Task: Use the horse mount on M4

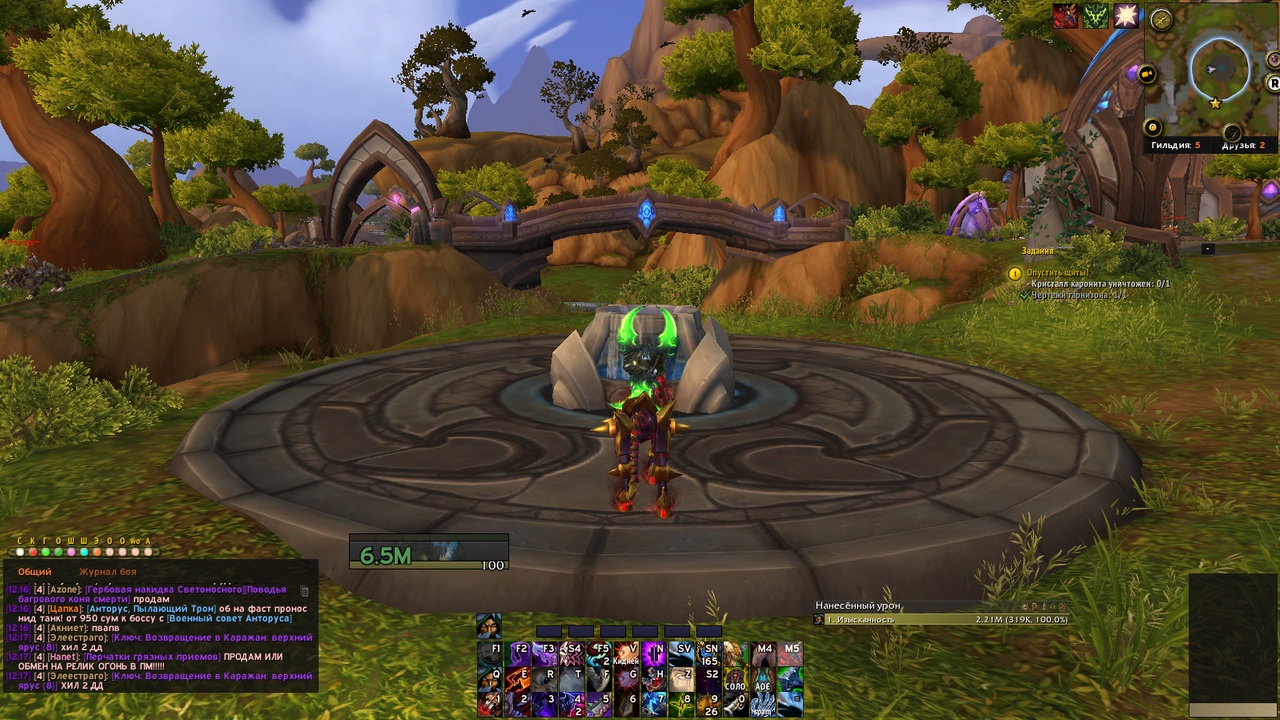Action: point(764,654)
